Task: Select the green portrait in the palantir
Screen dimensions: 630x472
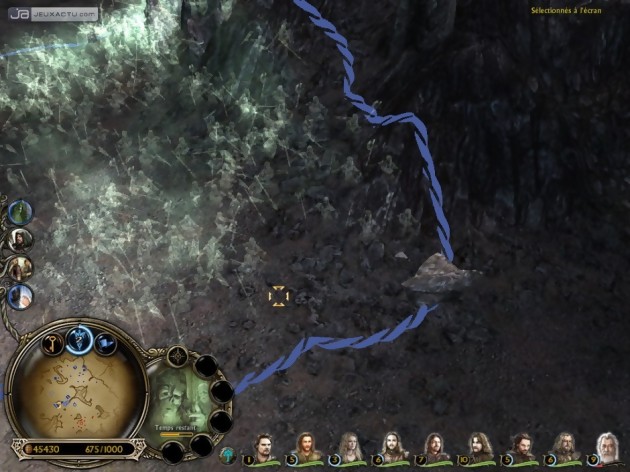Action: point(183,397)
